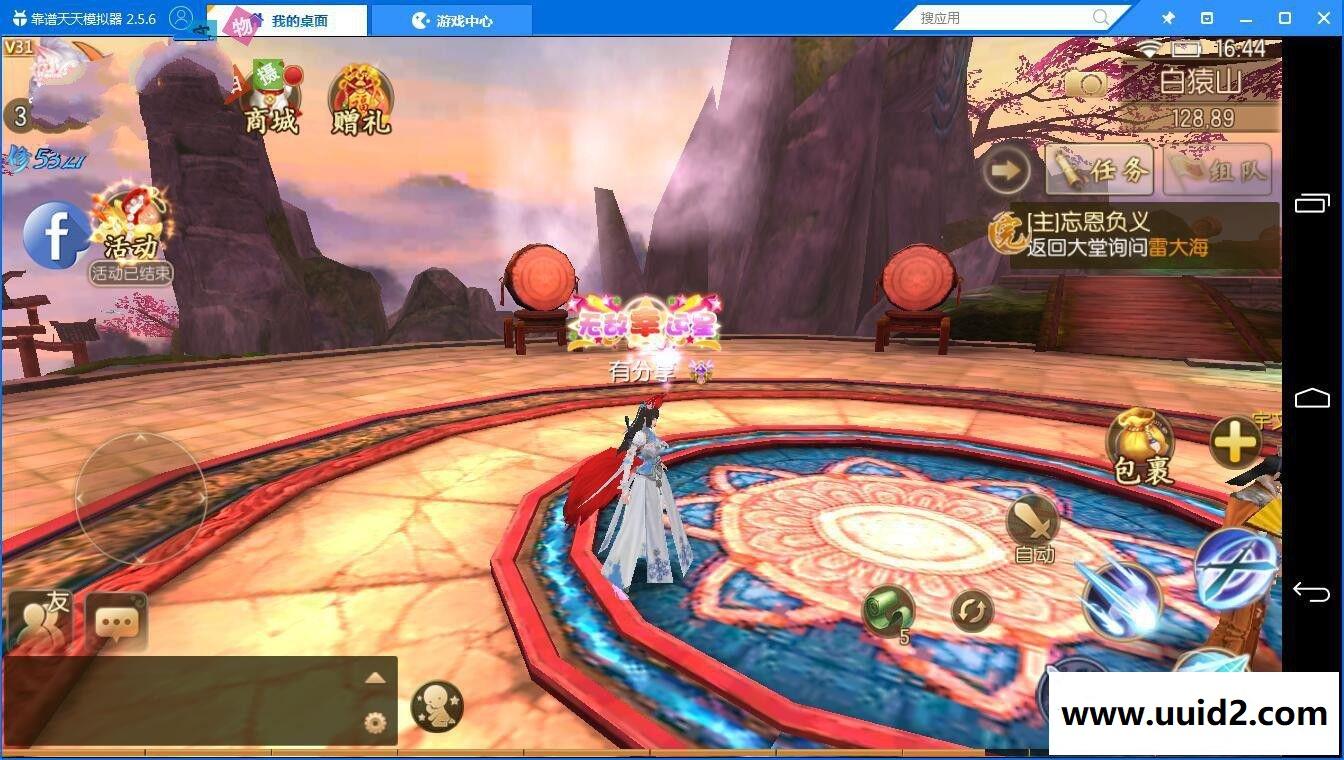The width and height of the screenshot is (1344, 760).
Task: Open the friends 友 panel
Action: point(38,622)
